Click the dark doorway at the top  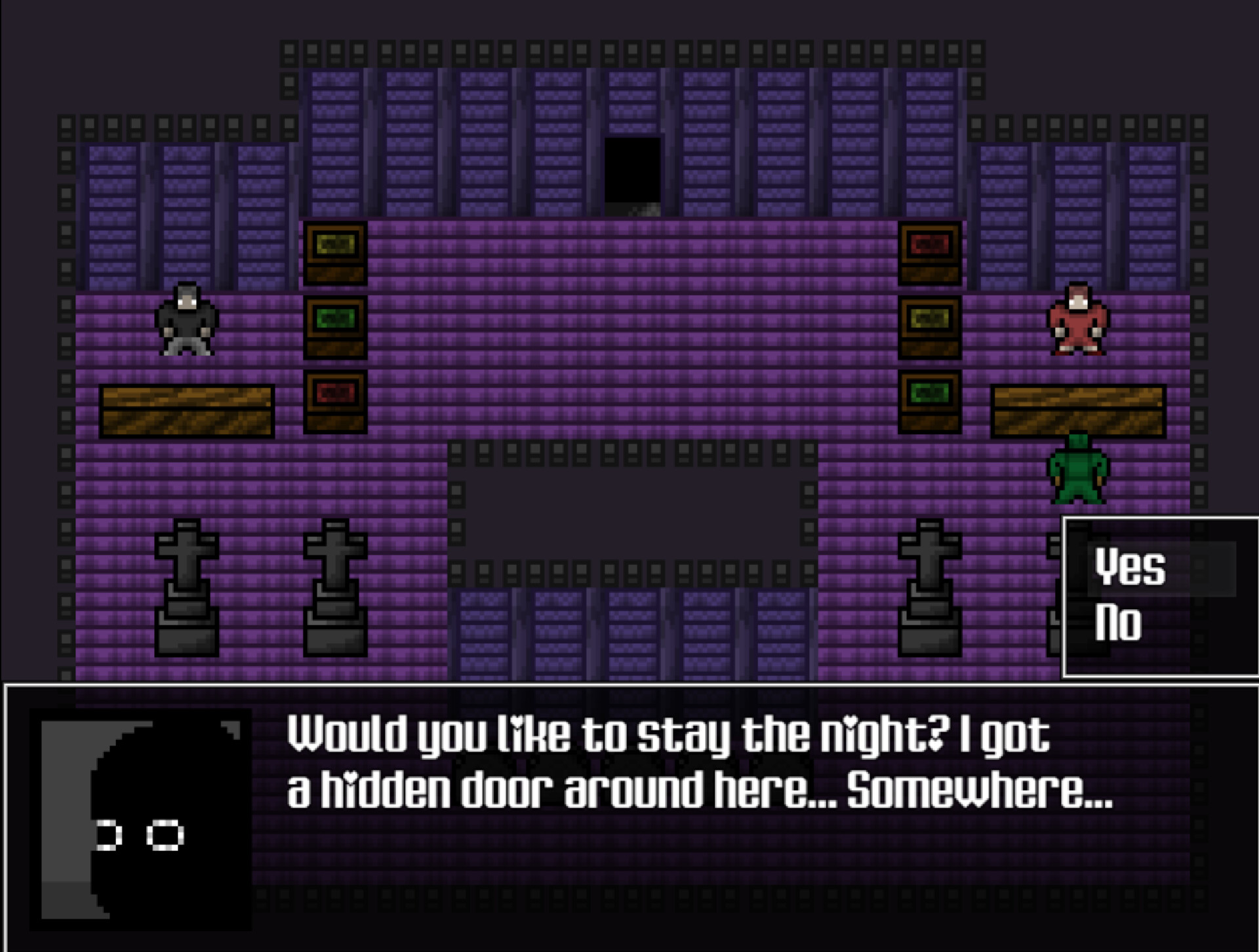(633, 174)
